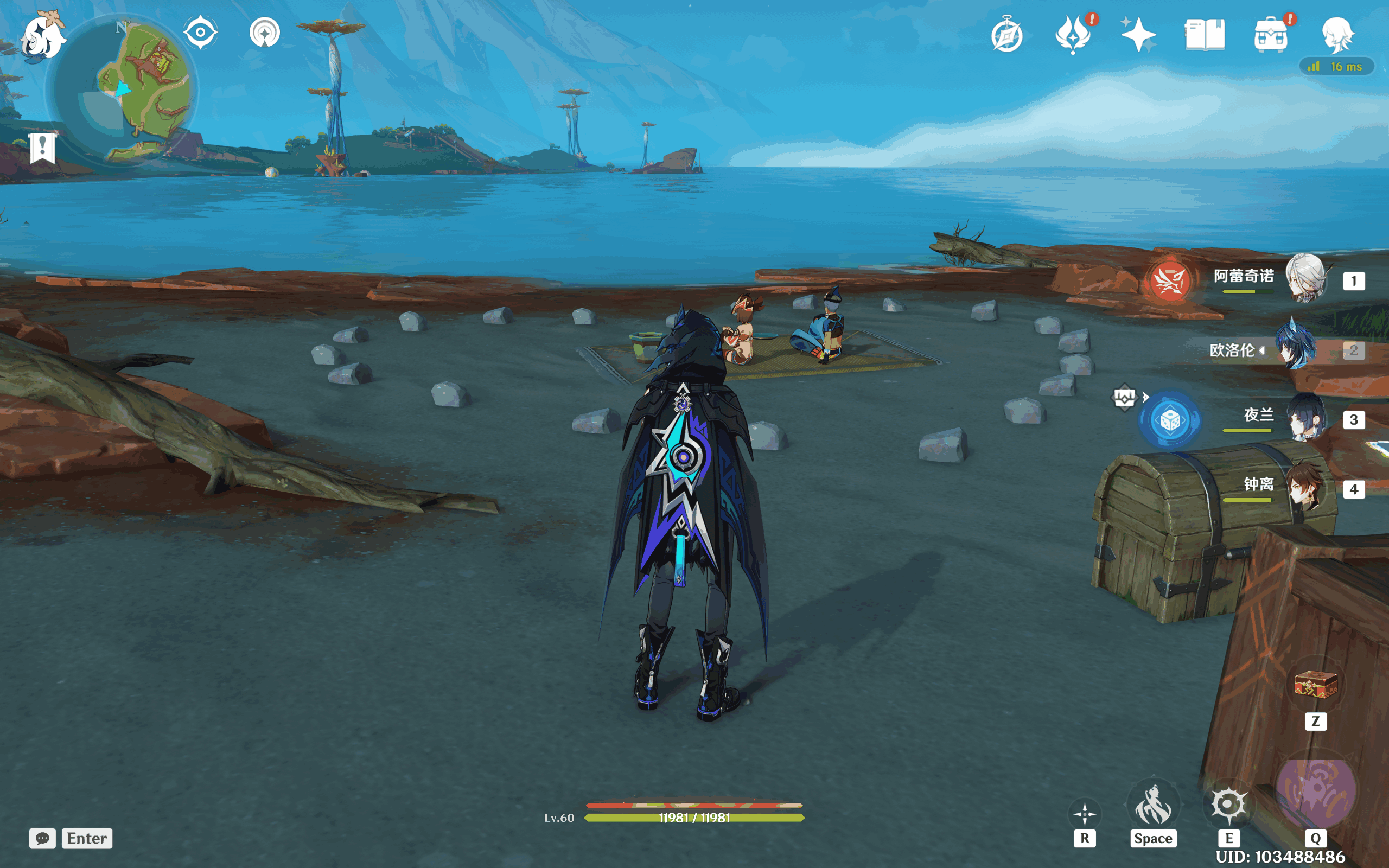
Task: Open the inventory backpack icon
Action: (1270, 34)
